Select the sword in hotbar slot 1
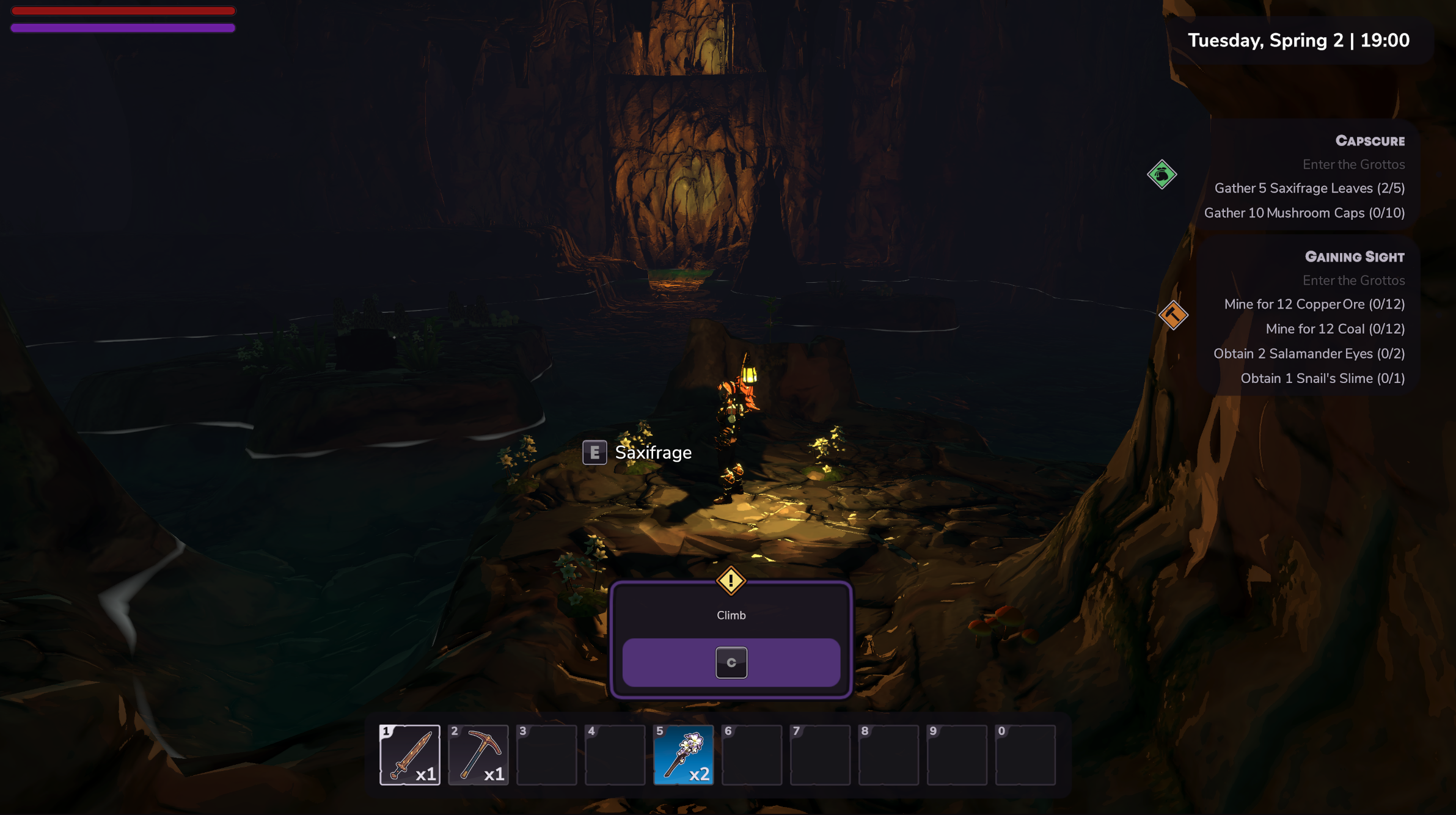The image size is (1456, 815). click(x=409, y=755)
